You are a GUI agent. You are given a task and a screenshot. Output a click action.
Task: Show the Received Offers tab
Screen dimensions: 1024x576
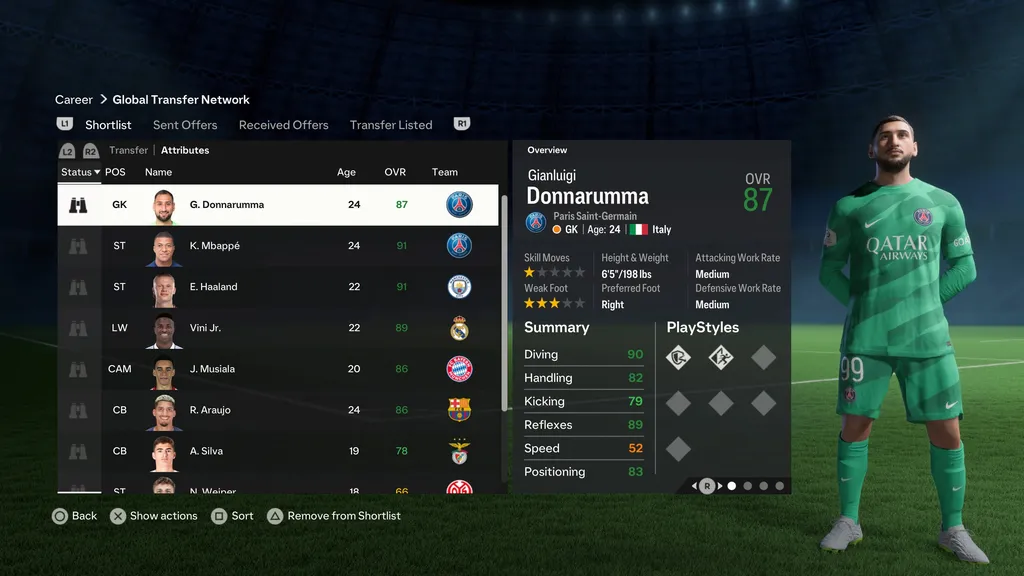click(x=283, y=125)
